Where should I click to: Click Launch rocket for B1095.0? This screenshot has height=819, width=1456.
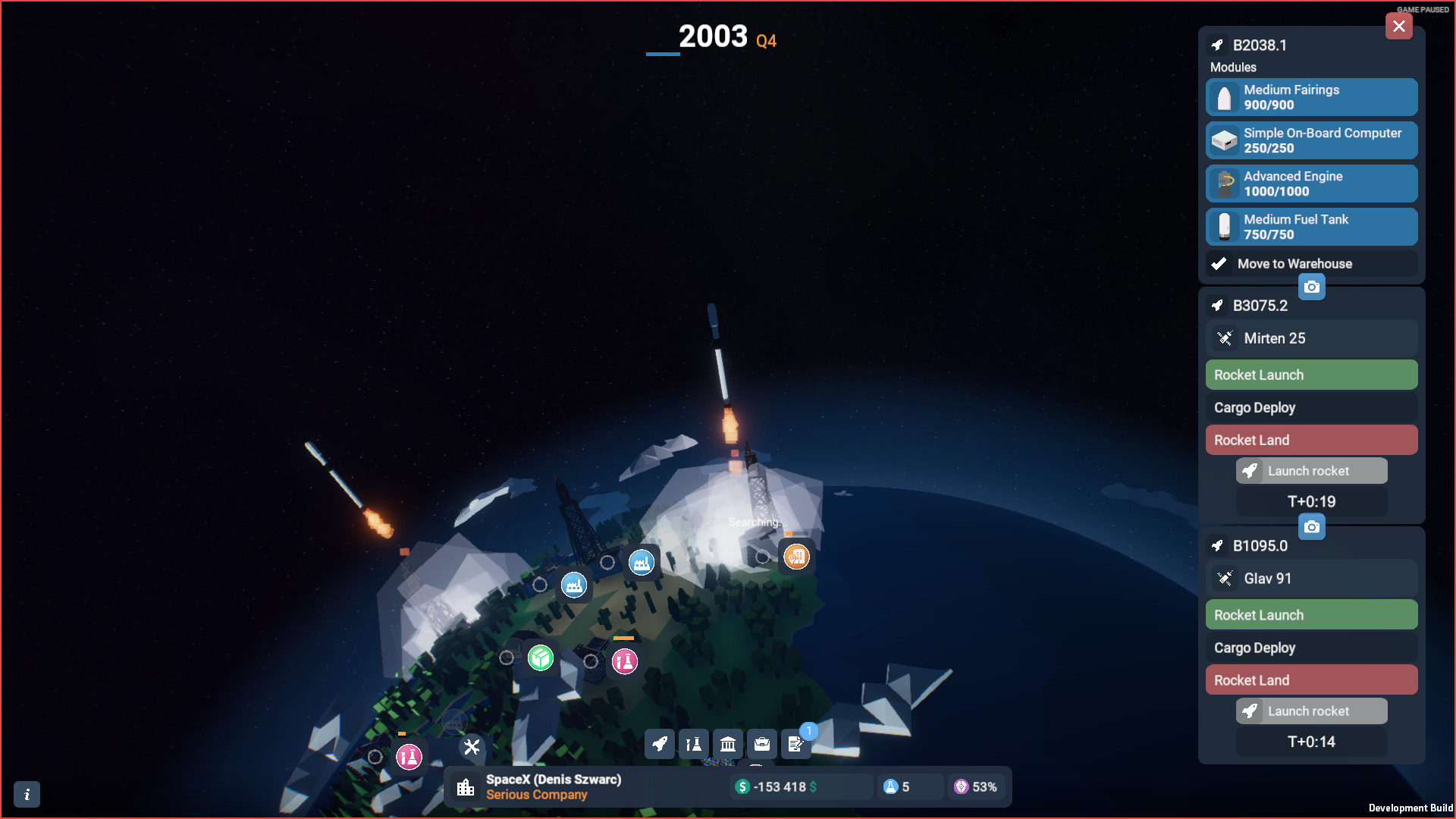click(1311, 711)
